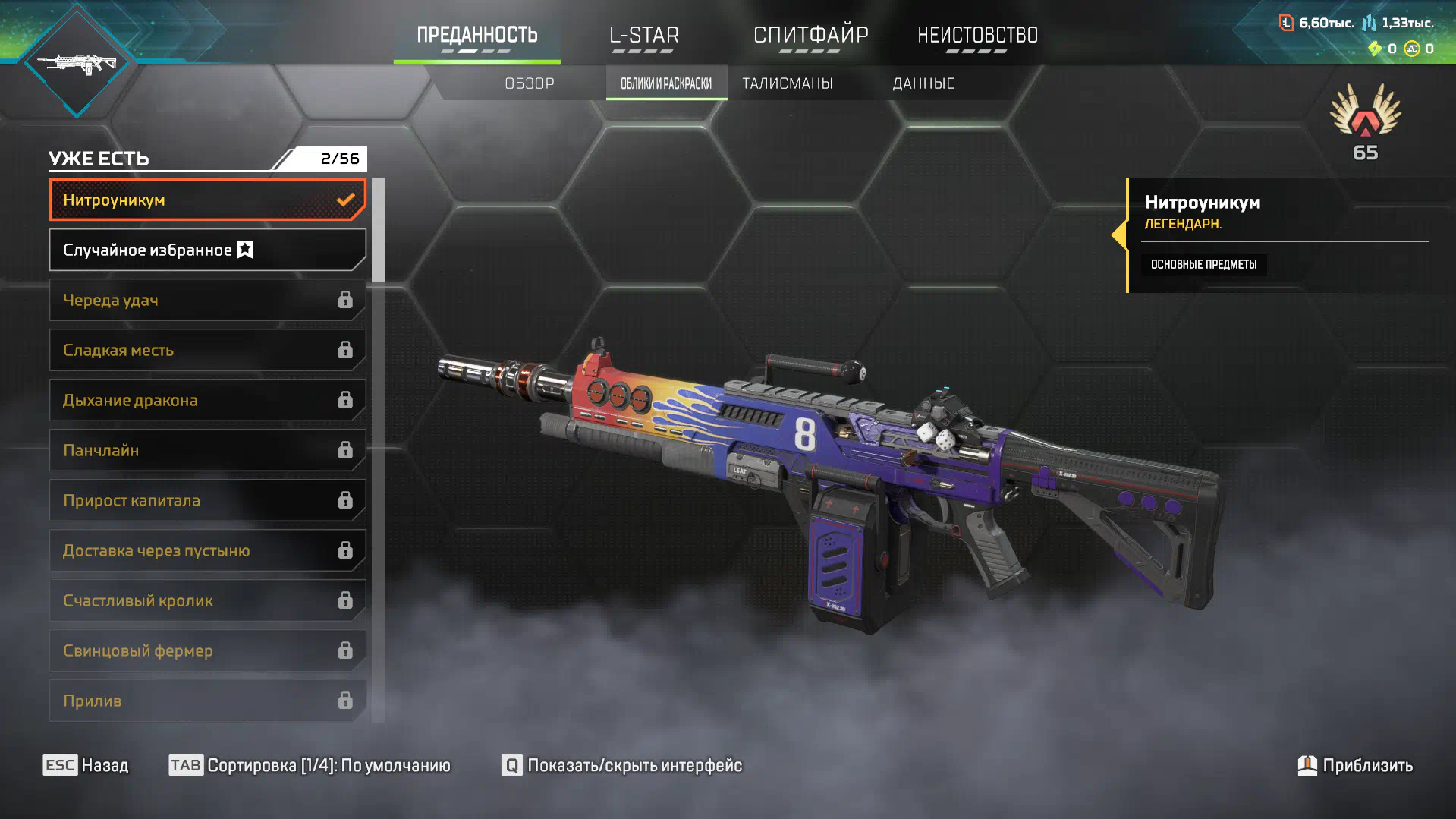Click the Назад back button
1456x819 pixels.
click(x=86, y=765)
